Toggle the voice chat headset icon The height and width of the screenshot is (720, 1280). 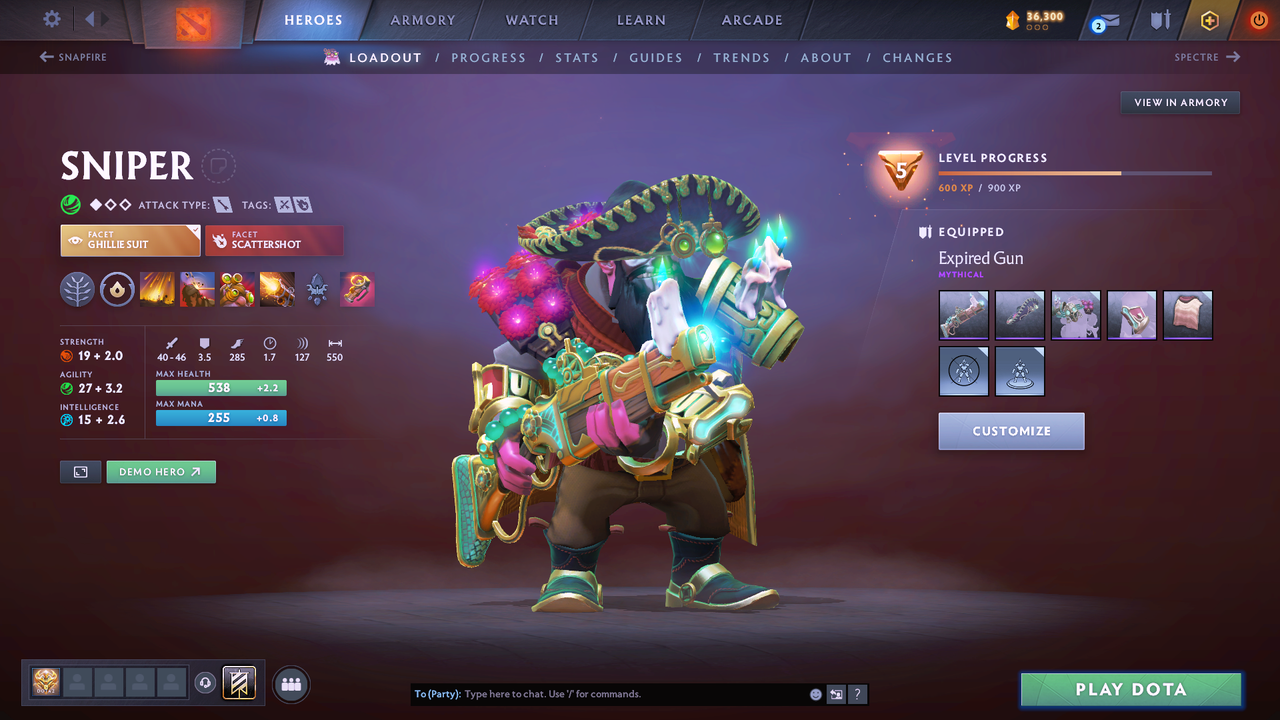click(208, 683)
